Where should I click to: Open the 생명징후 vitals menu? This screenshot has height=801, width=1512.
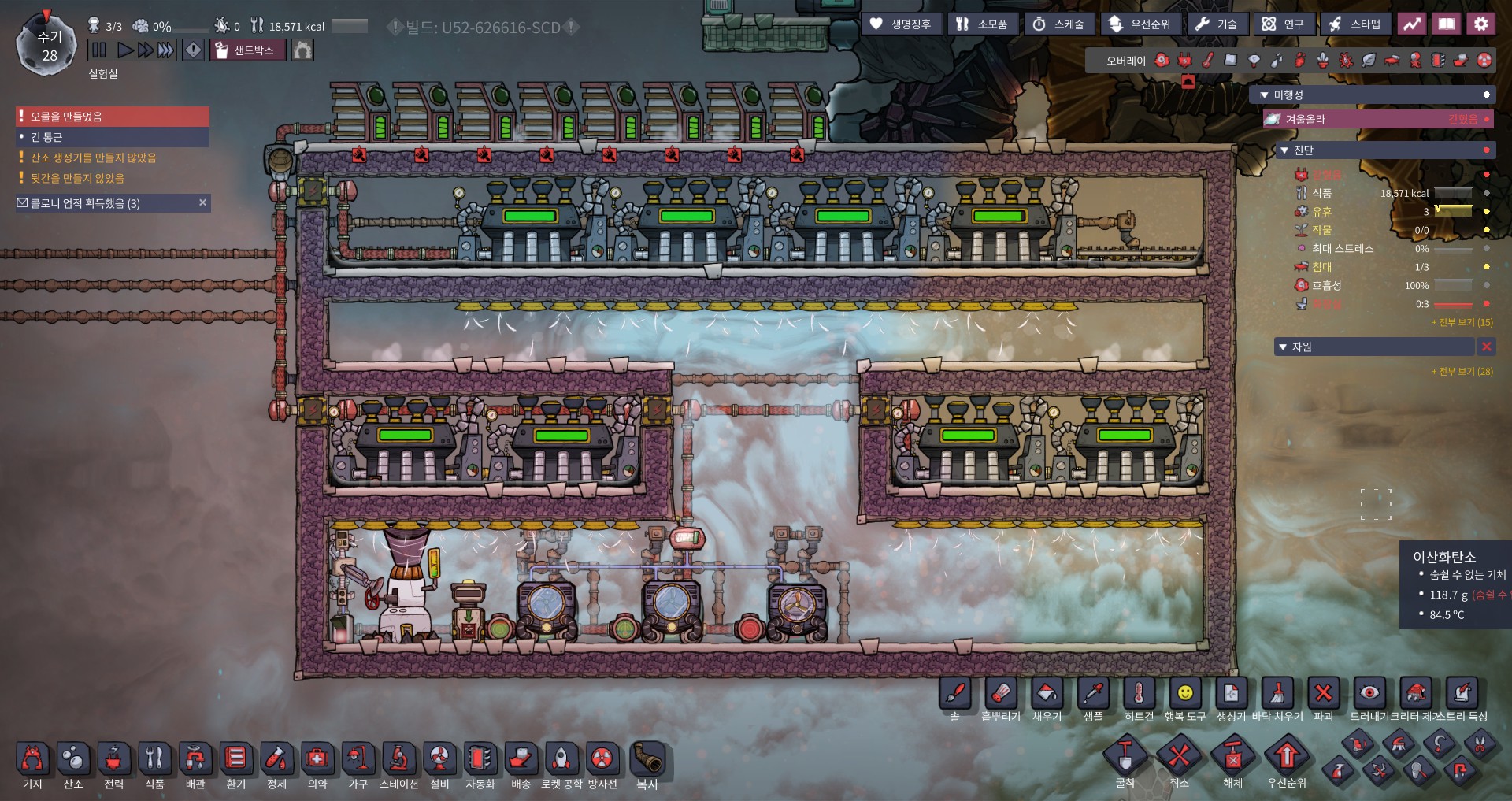pos(901,24)
